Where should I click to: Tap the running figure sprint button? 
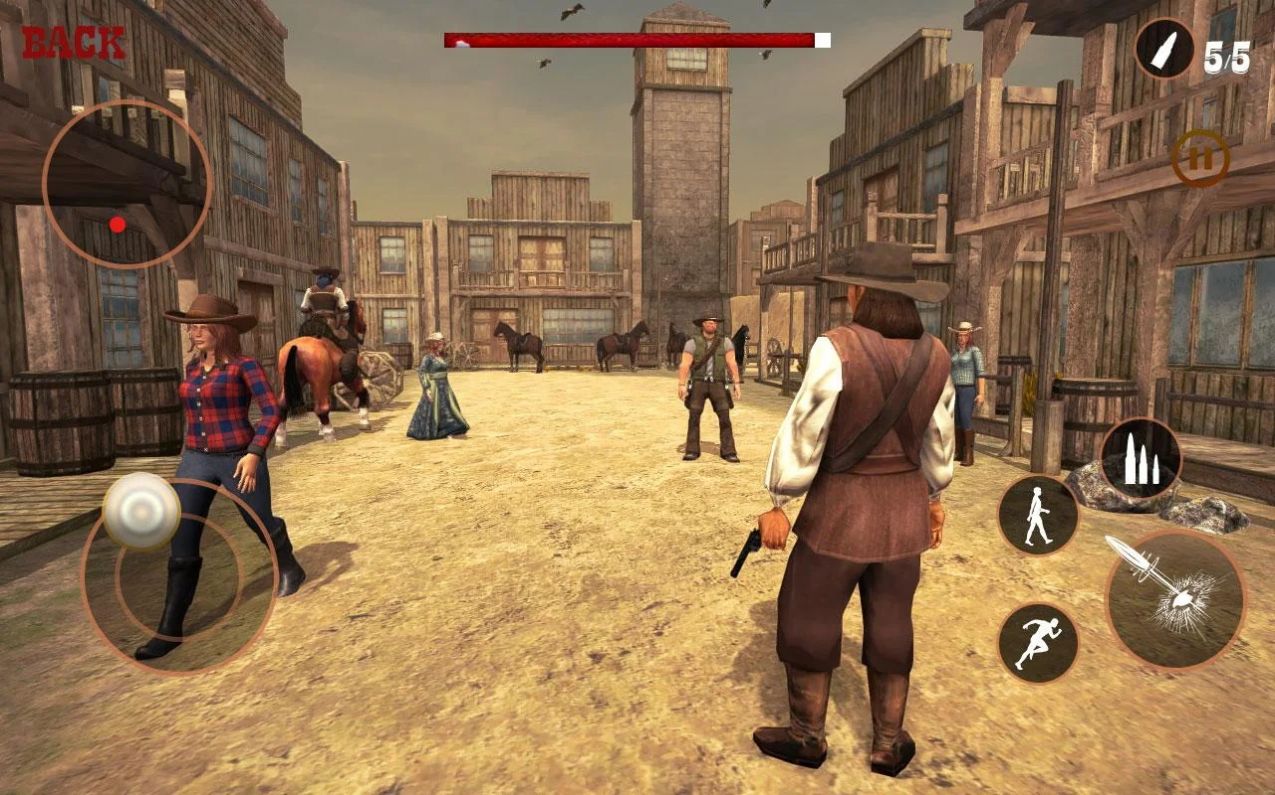tap(1038, 643)
